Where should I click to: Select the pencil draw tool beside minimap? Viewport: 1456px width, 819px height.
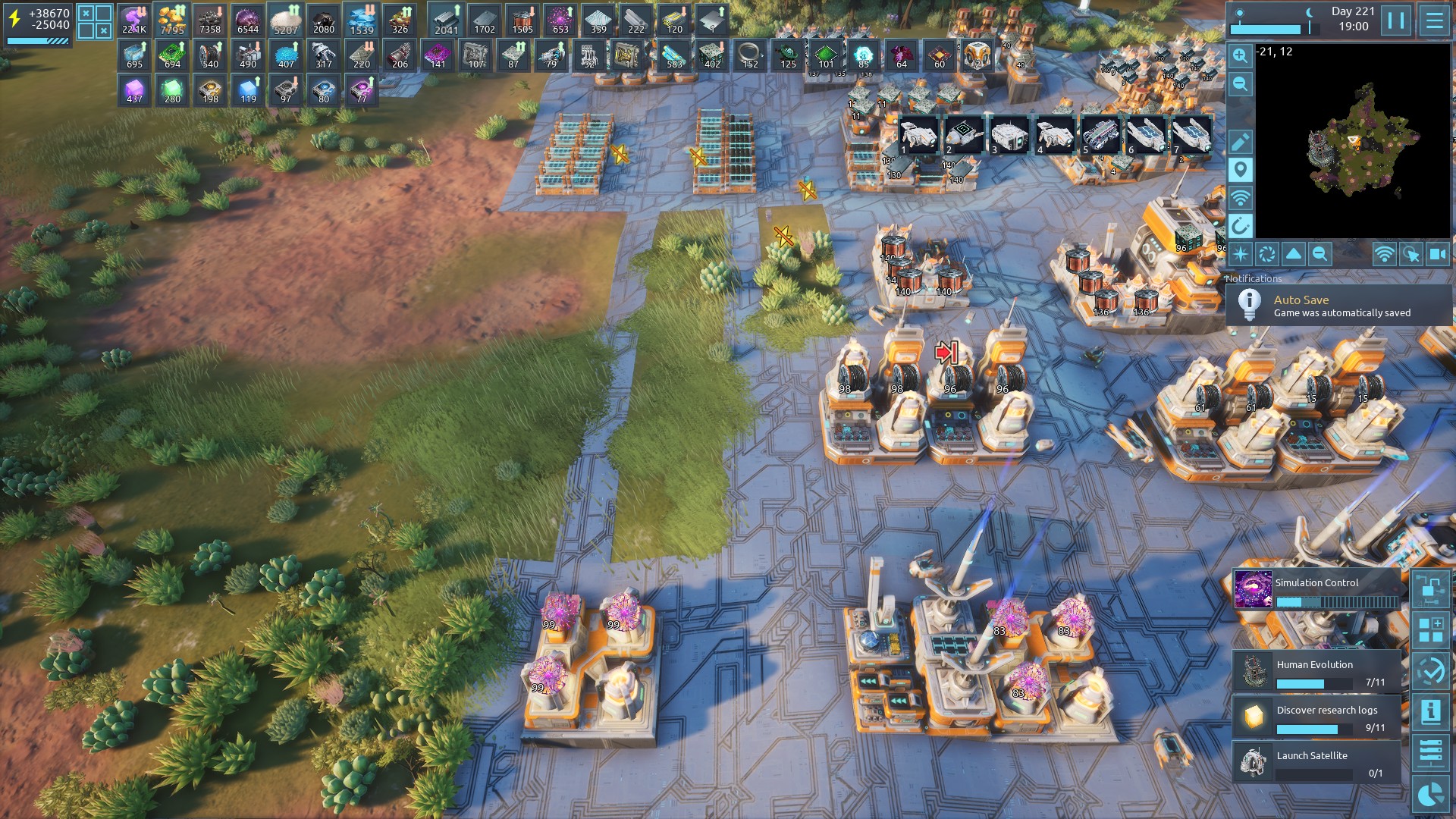click(x=1241, y=142)
